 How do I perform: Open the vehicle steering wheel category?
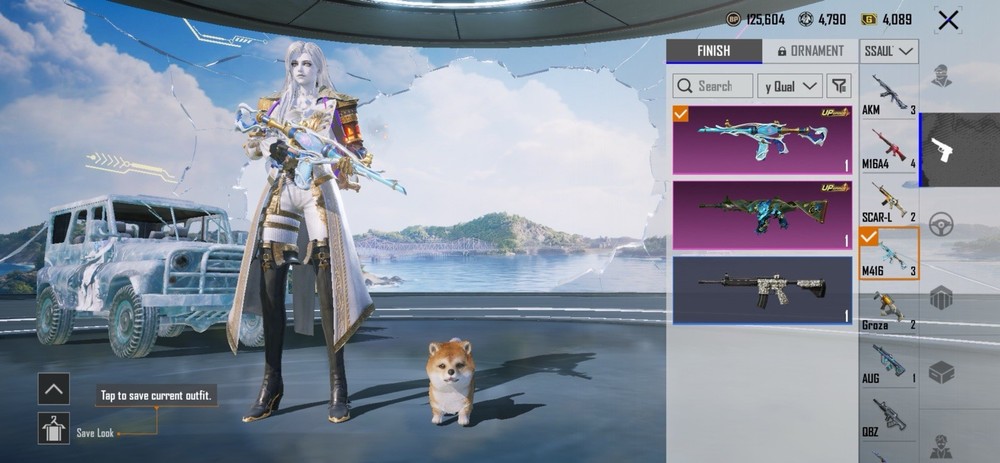(941, 225)
